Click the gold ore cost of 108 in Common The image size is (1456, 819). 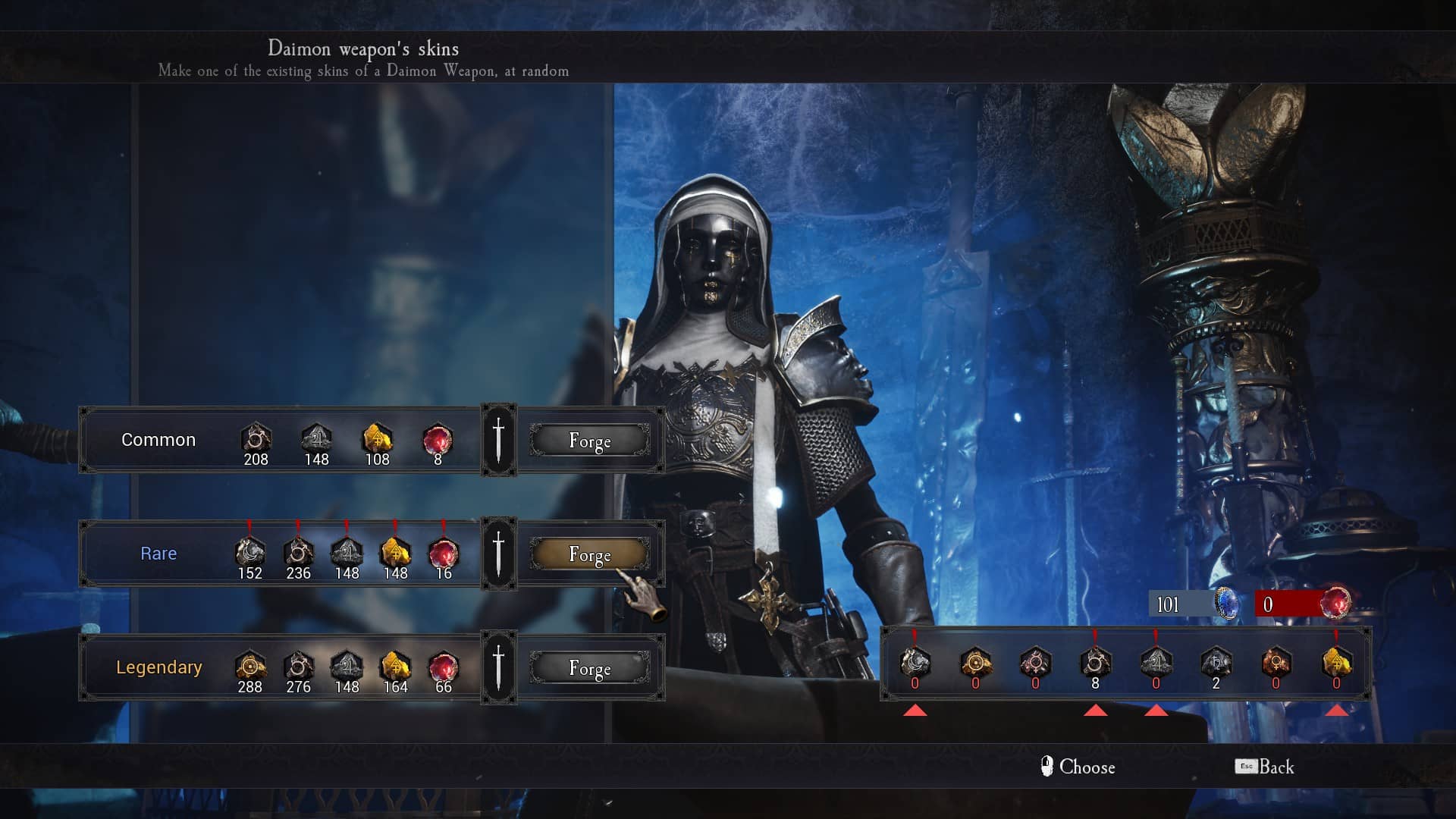click(x=377, y=439)
